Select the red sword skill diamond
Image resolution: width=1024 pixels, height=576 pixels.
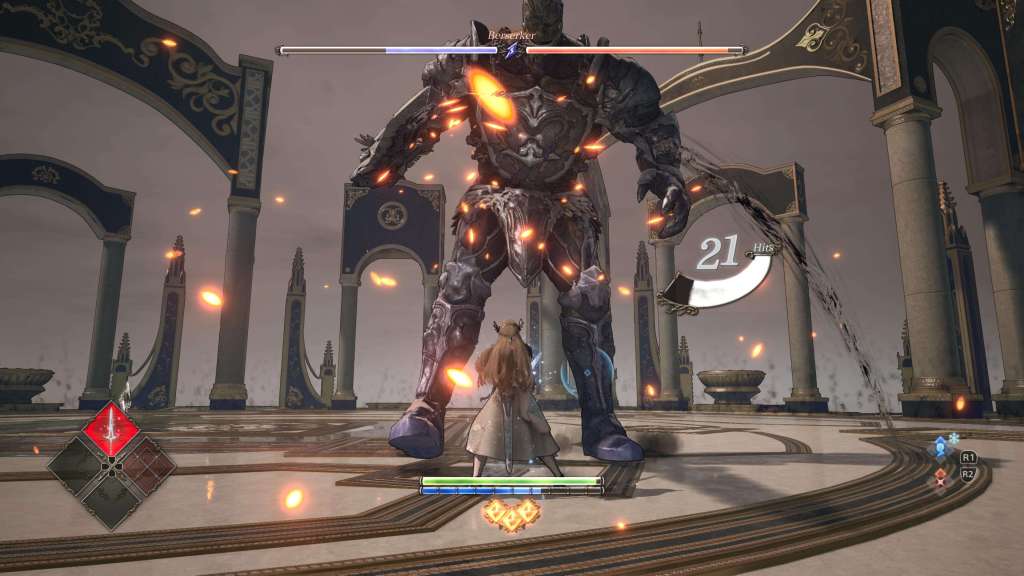point(111,429)
